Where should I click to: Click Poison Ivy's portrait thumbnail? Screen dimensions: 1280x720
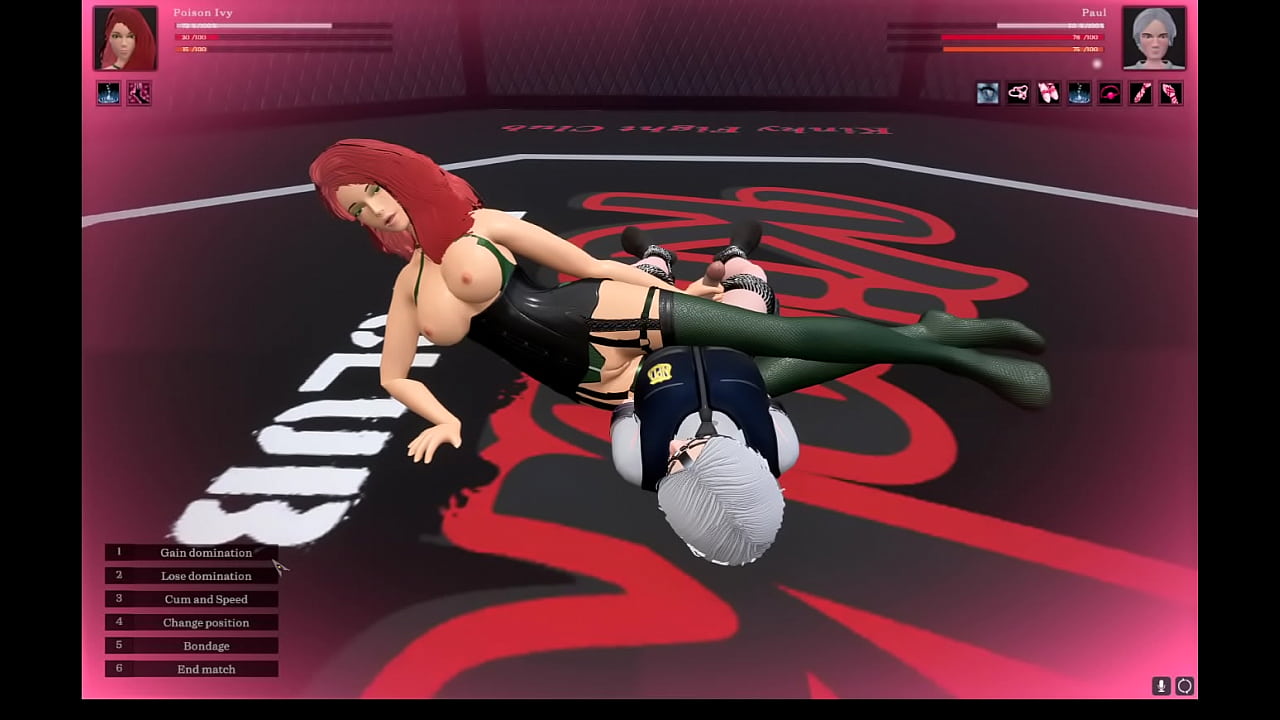[x=125, y=38]
